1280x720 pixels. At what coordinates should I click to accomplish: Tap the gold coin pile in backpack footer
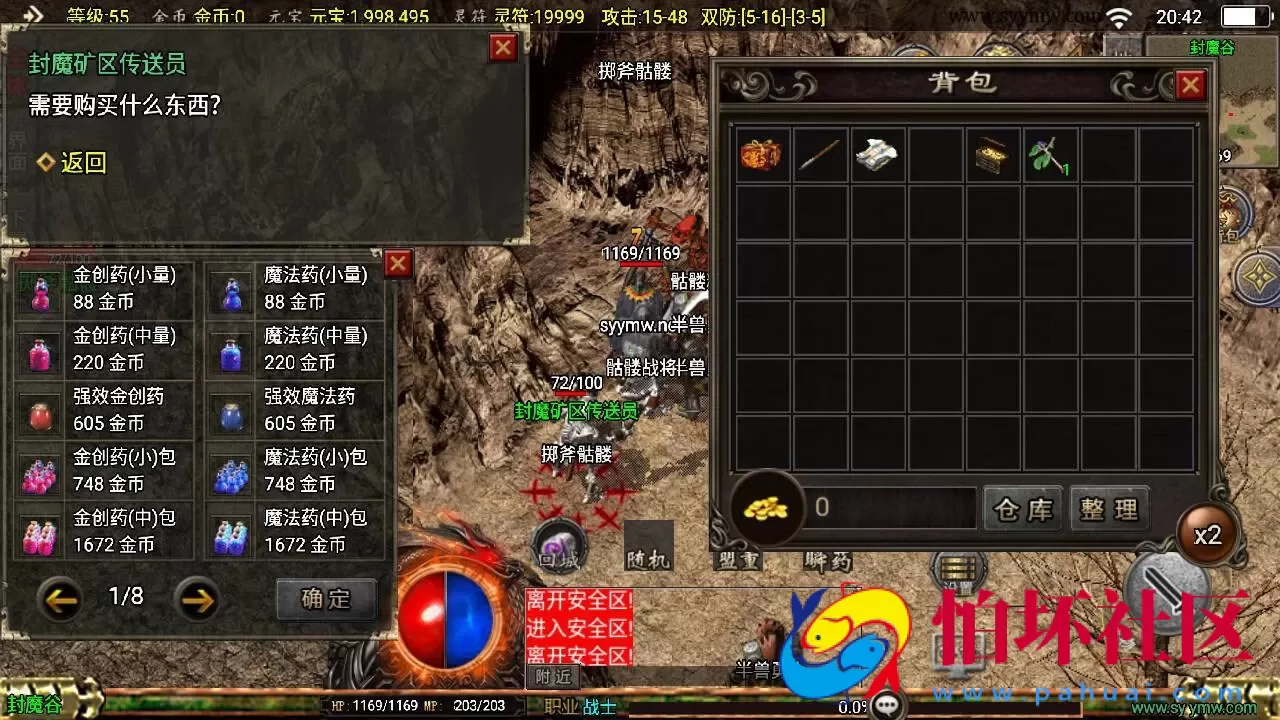click(x=766, y=508)
